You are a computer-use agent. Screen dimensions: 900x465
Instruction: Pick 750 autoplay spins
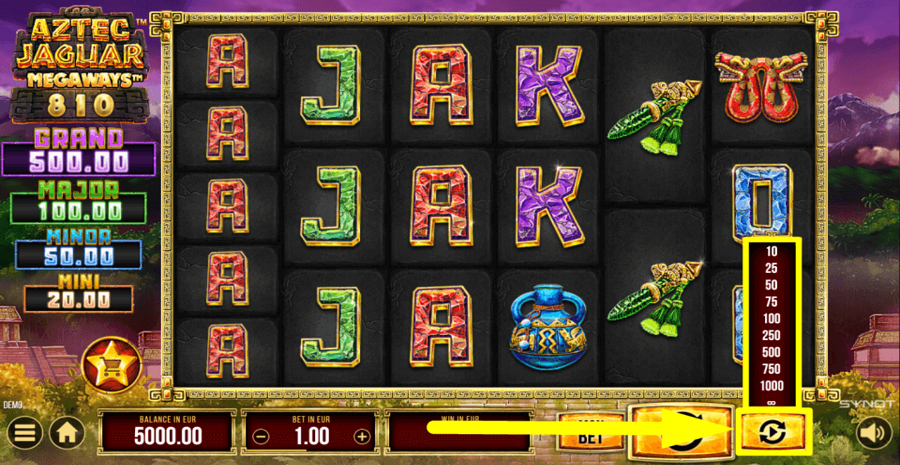click(771, 369)
